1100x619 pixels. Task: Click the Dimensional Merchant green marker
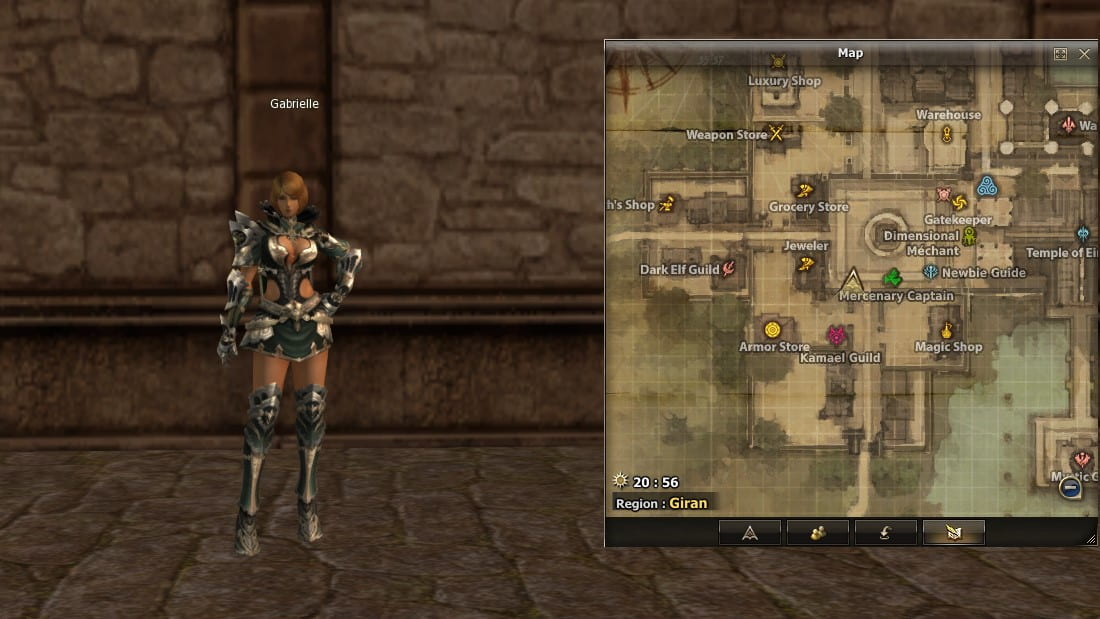968,236
